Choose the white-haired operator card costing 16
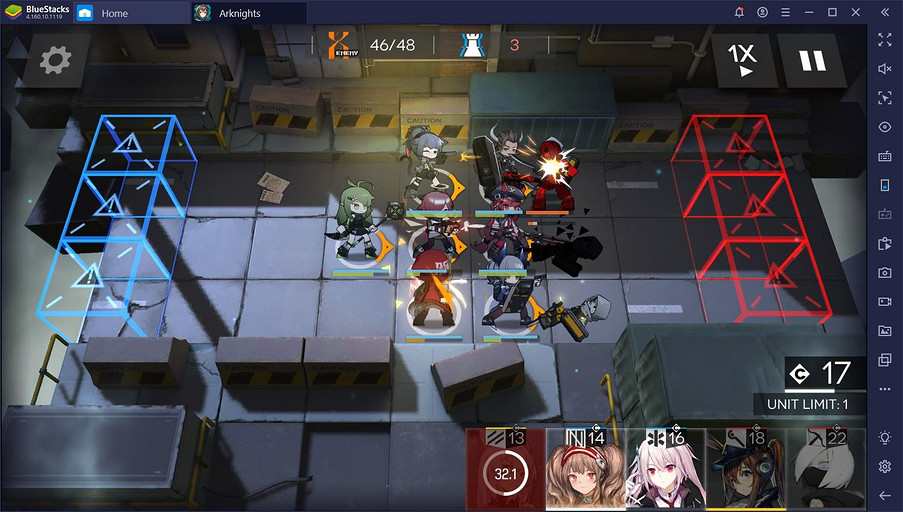Viewport: 903px width, 512px height. pos(665,472)
